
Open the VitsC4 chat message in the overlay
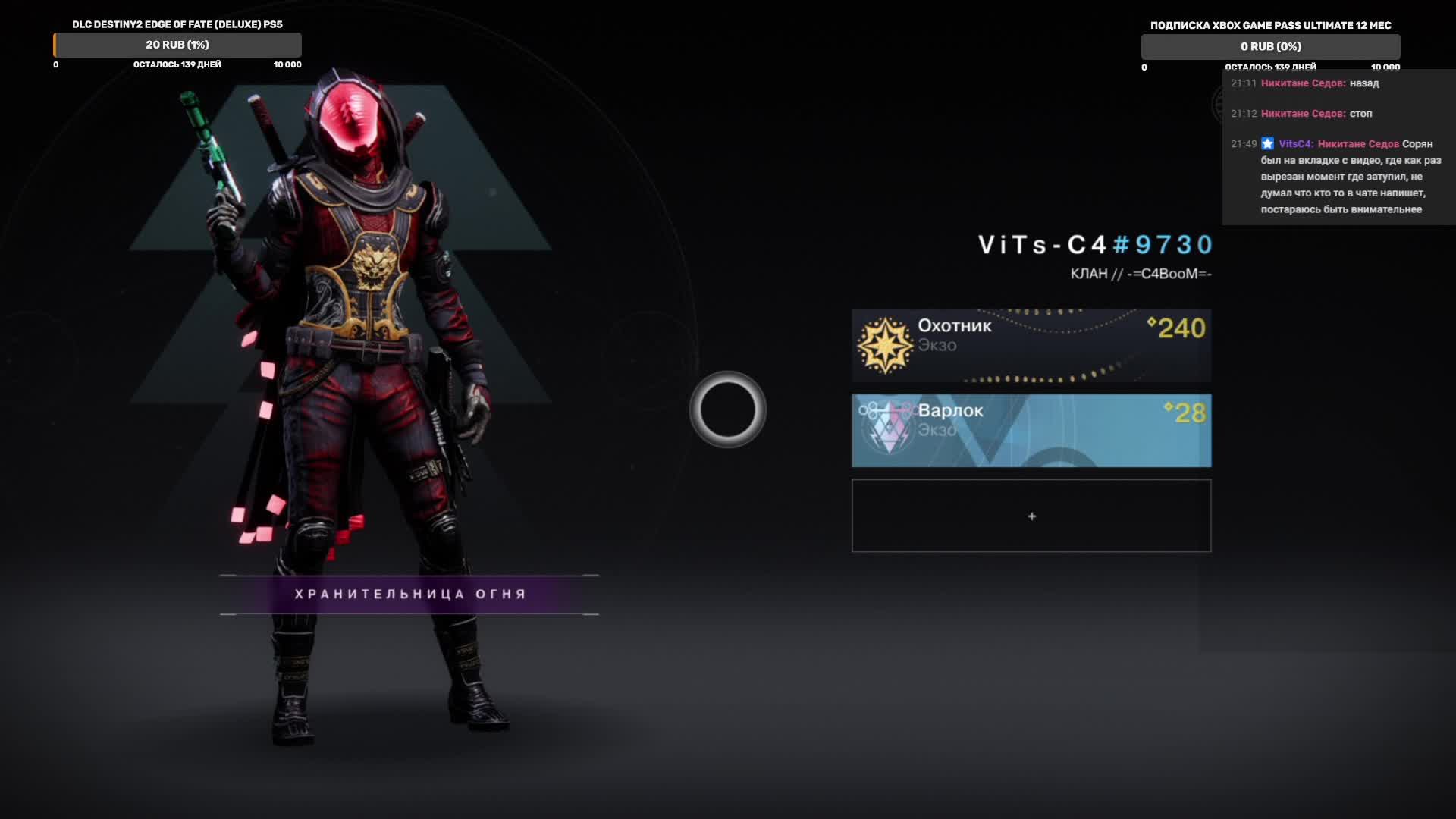(1341, 177)
